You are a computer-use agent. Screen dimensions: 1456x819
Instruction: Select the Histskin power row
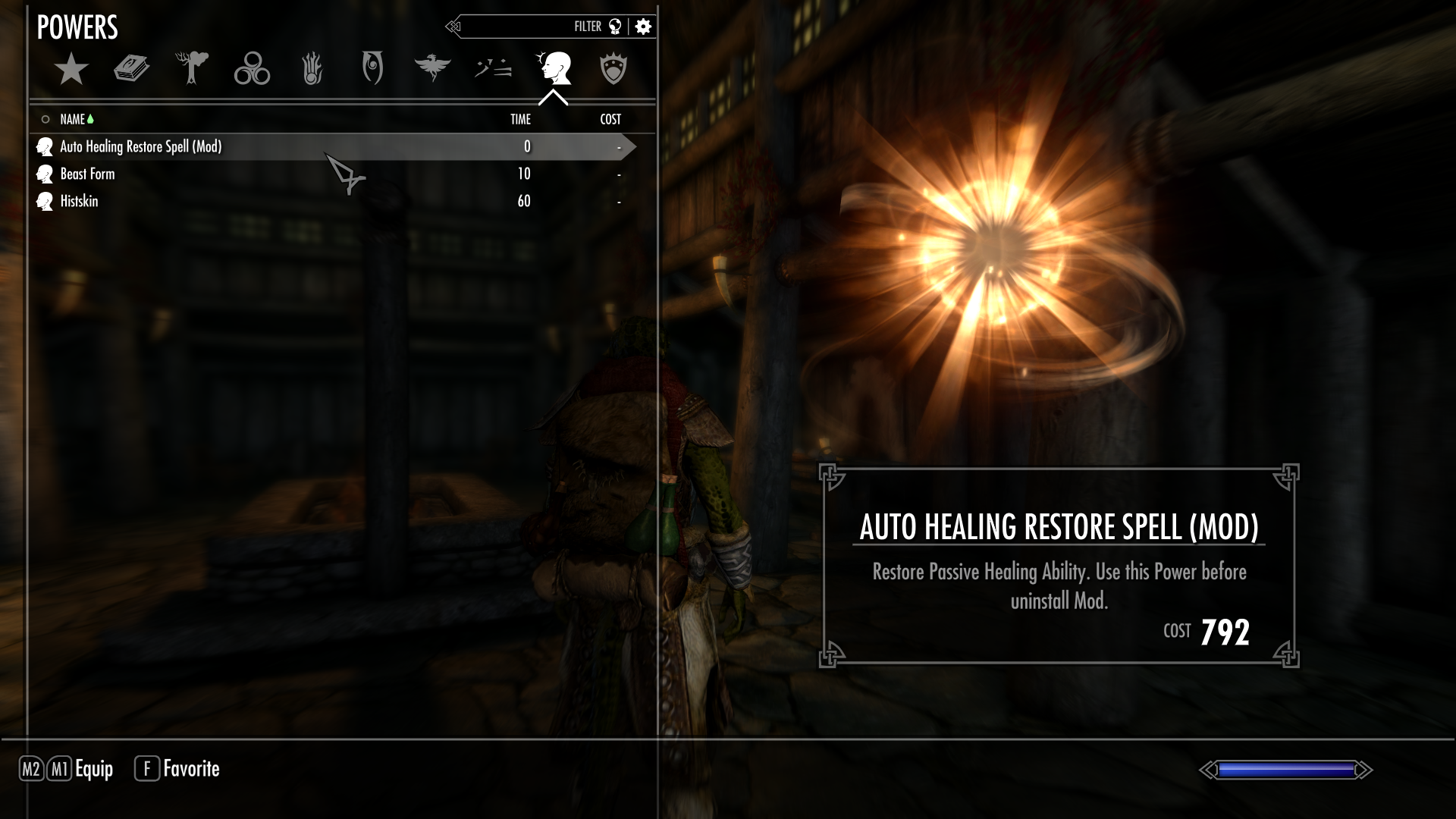(x=79, y=201)
